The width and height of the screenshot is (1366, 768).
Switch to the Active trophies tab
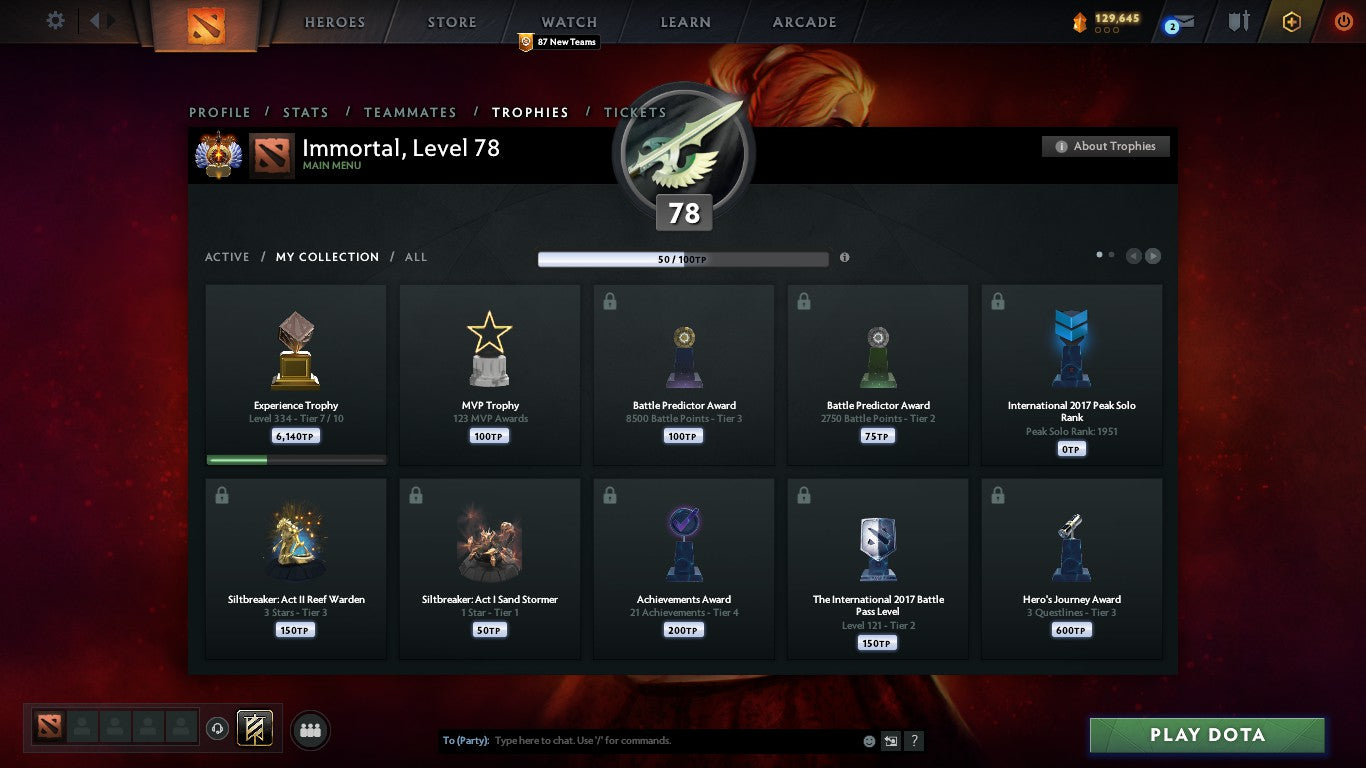pyautogui.click(x=226, y=257)
